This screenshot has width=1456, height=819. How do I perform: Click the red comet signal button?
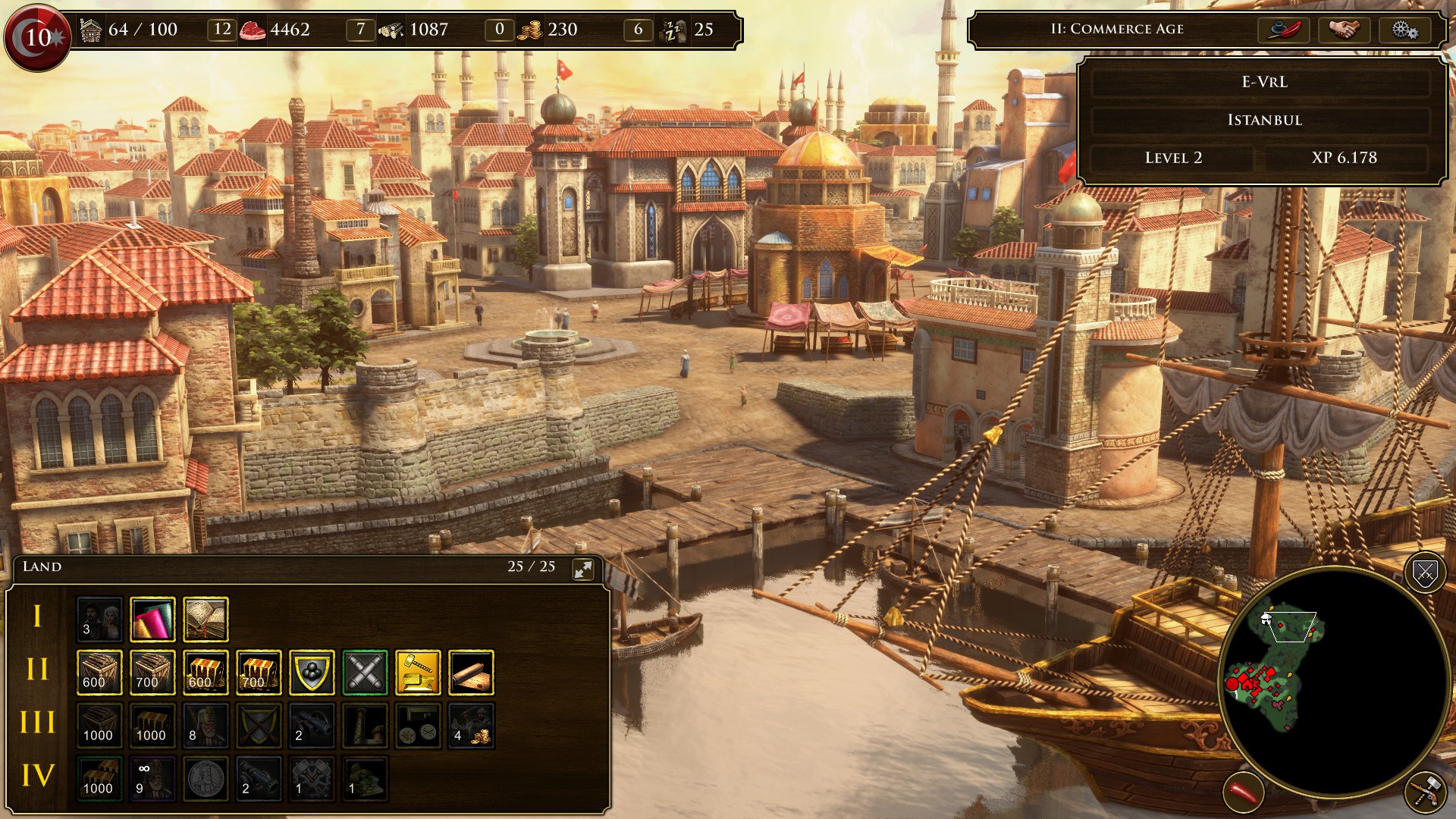[1244, 792]
